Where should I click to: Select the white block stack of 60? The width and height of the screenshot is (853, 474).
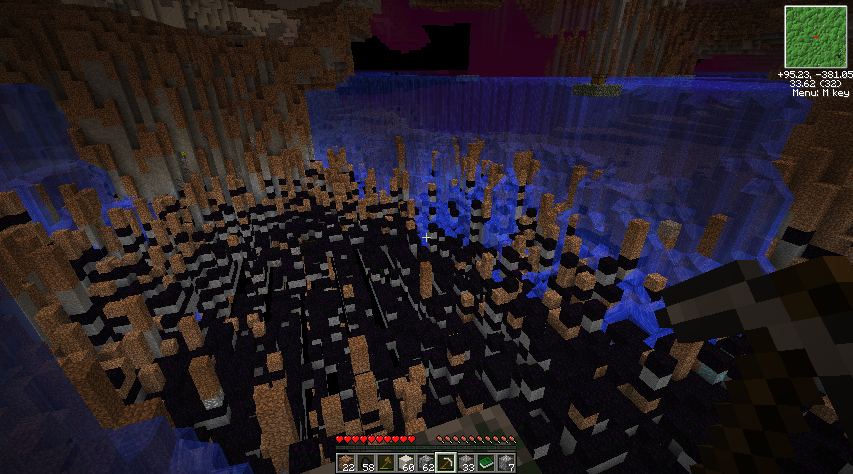click(407, 462)
